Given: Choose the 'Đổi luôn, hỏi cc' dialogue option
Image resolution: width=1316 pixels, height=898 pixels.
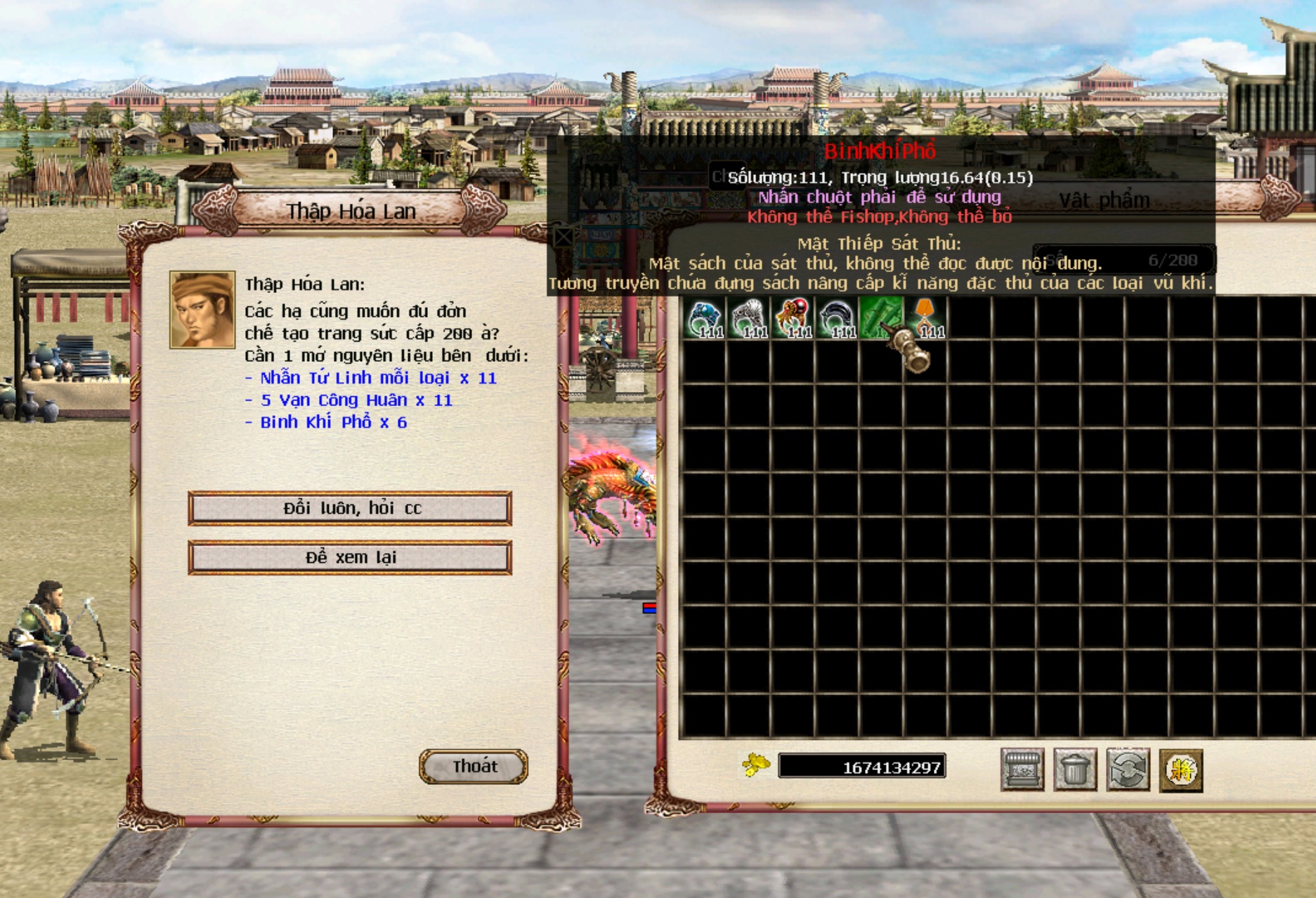Looking at the screenshot, I should coord(350,508).
